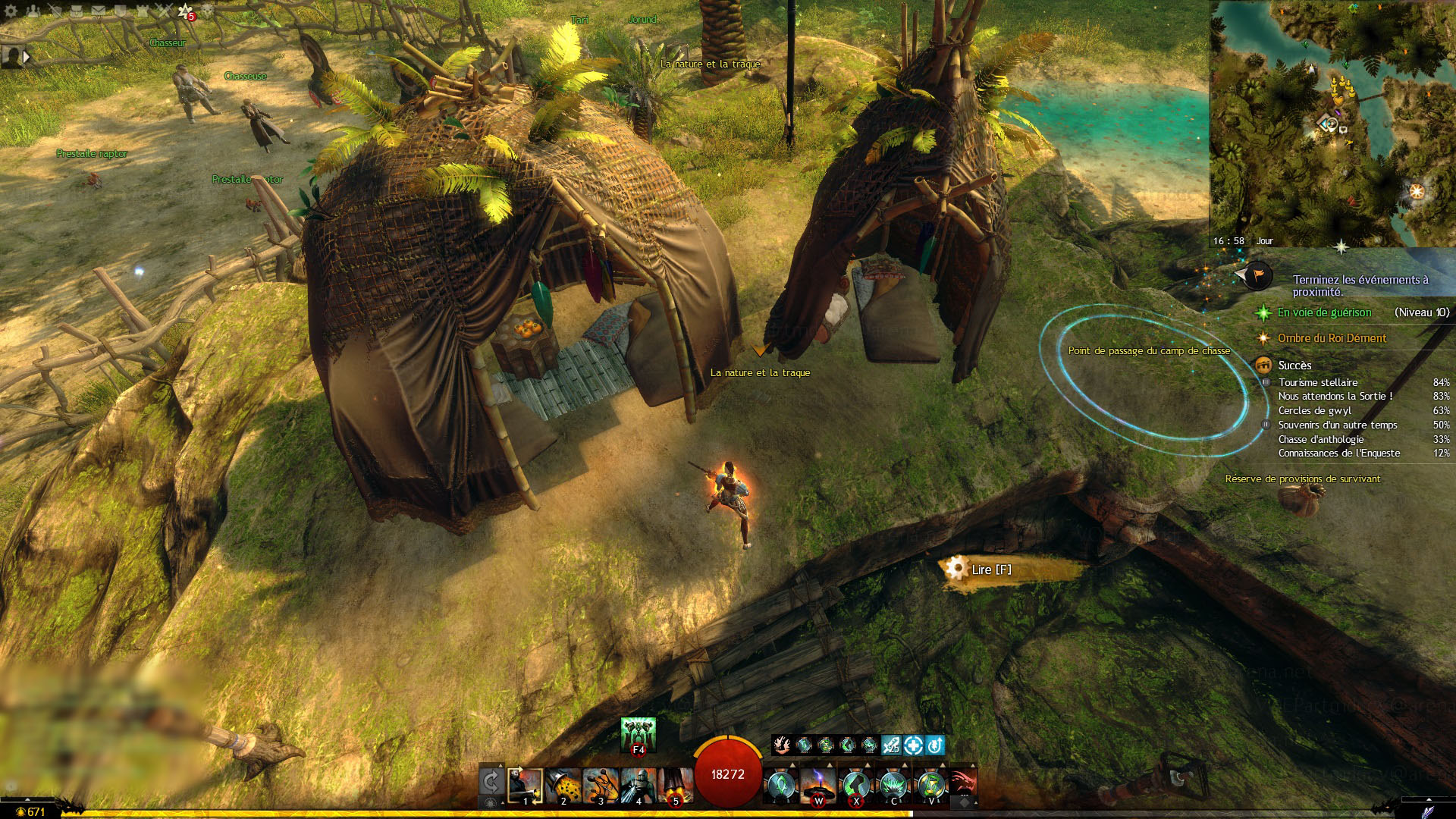This screenshot has width=1456, height=819.
Task: Select the Ombre du Roi Dément event
Action: (x=1332, y=338)
